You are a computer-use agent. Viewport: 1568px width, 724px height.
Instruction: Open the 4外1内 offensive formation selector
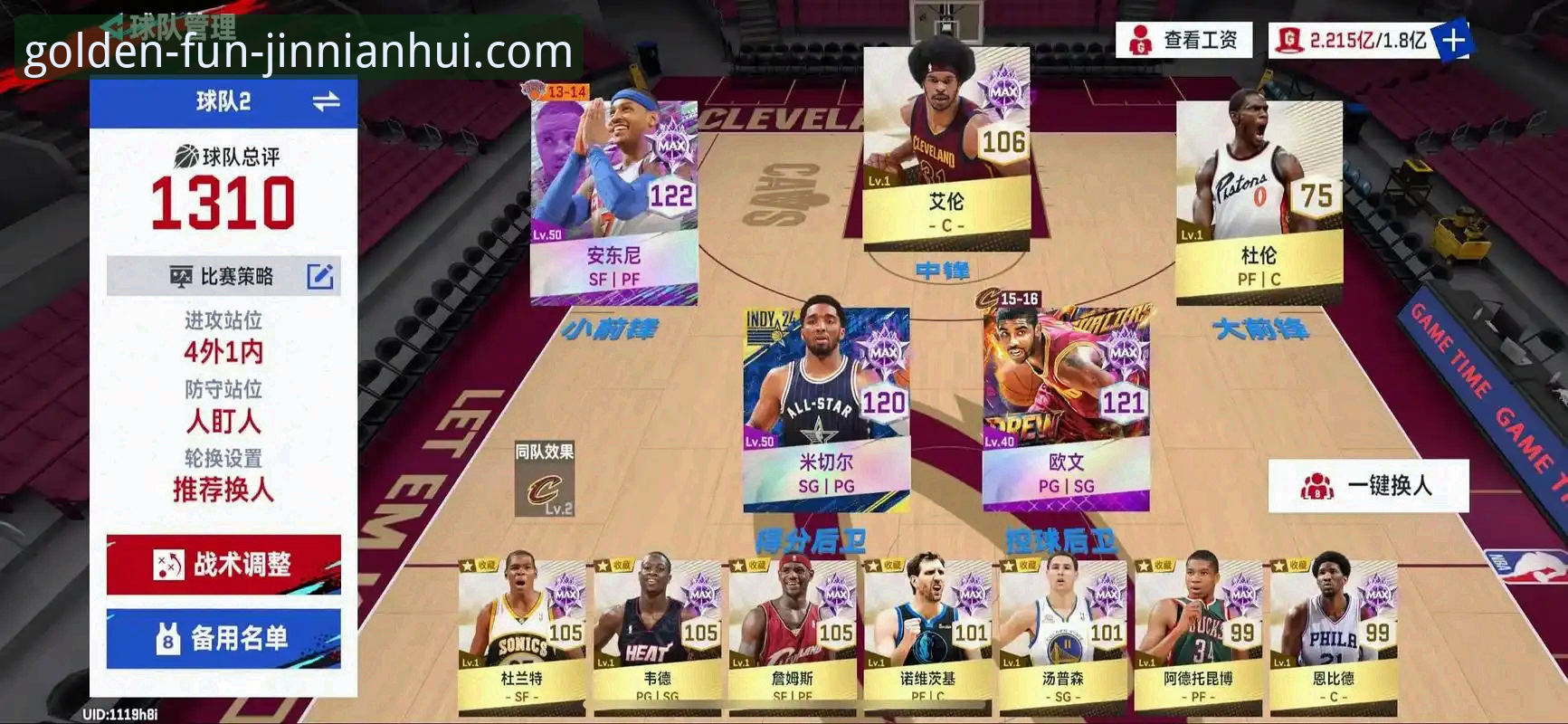click(223, 353)
